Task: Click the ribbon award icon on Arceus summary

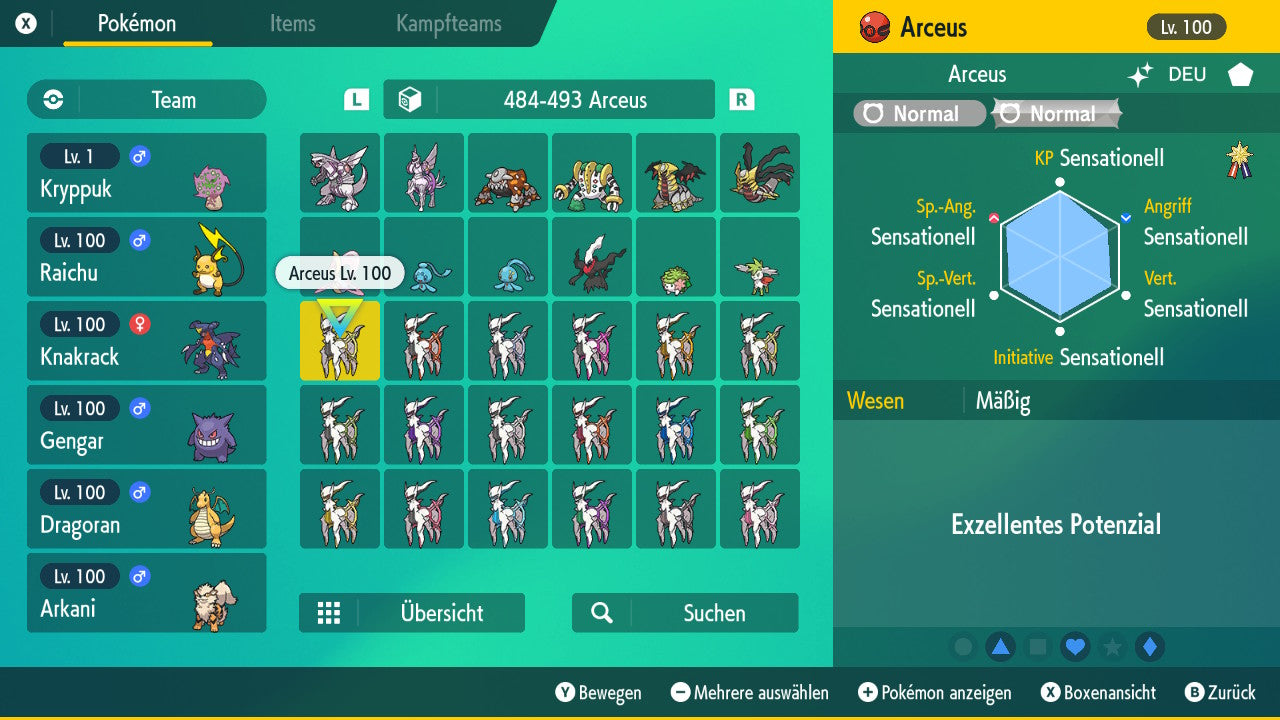Action: click(x=1237, y=158)
